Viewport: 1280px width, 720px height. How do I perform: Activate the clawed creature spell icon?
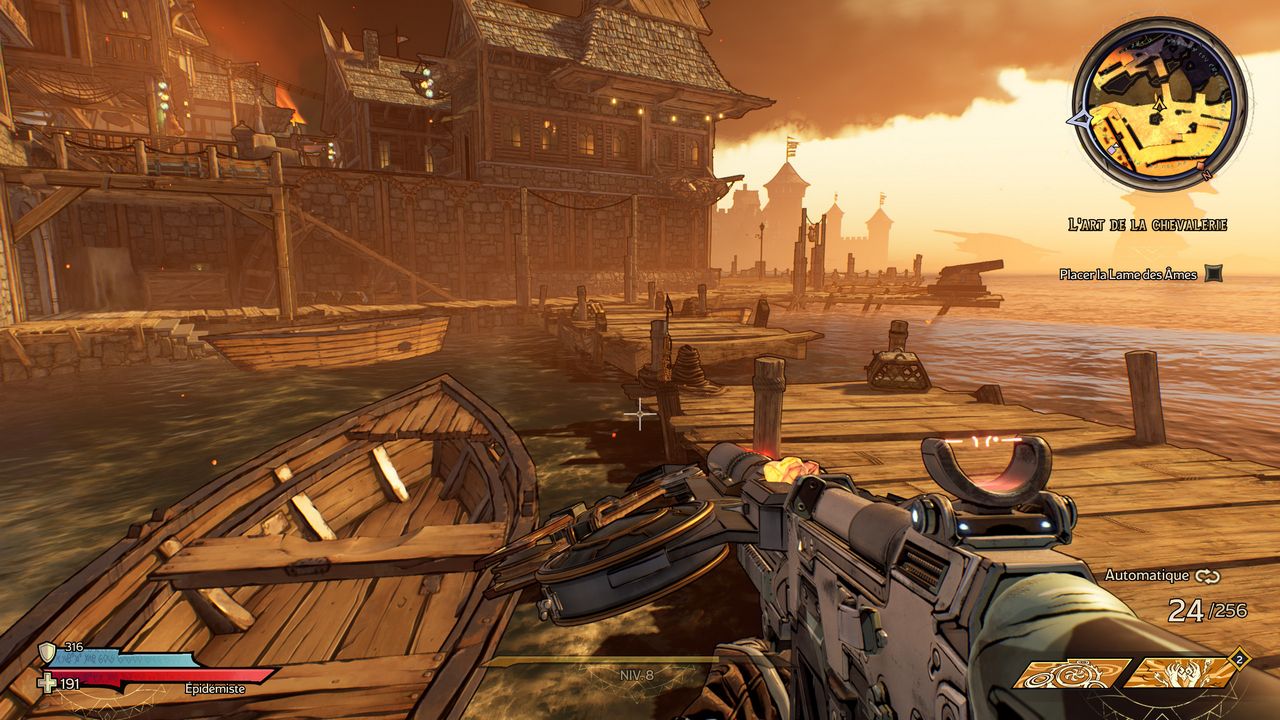pos(1181,673)
